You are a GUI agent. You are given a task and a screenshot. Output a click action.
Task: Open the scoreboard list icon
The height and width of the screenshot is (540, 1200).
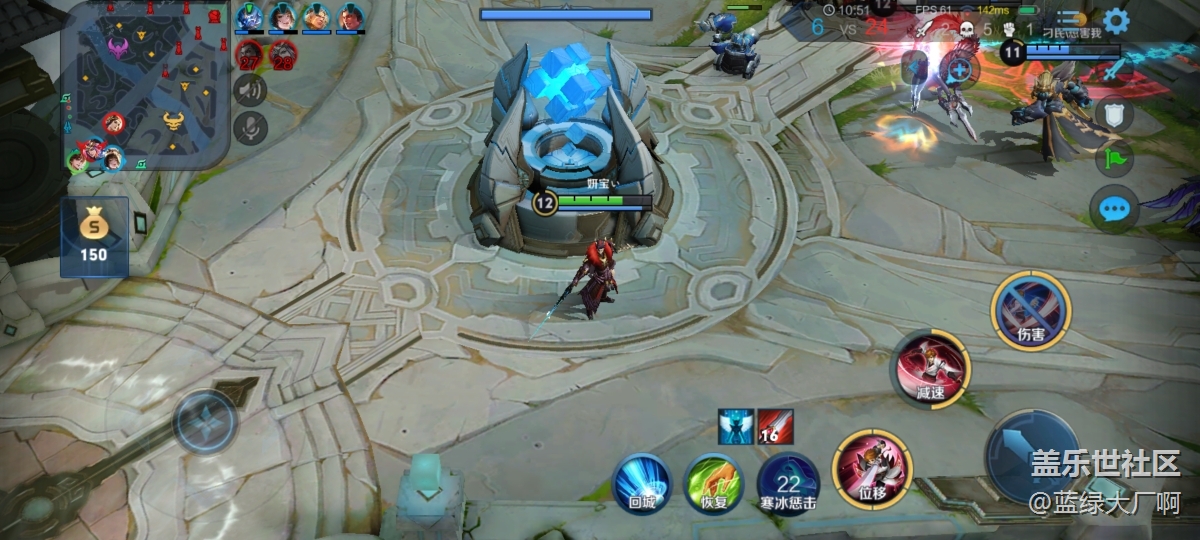(1071, 20)
